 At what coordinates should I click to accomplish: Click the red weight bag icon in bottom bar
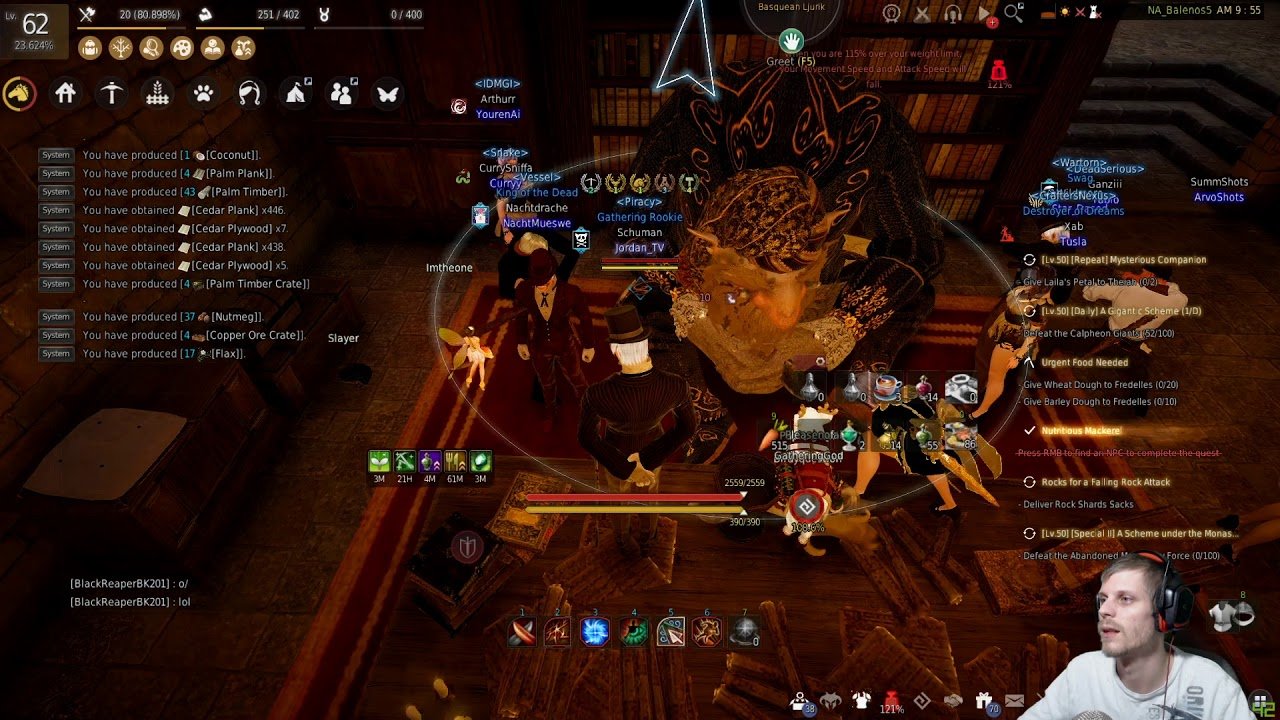point(891,701)
